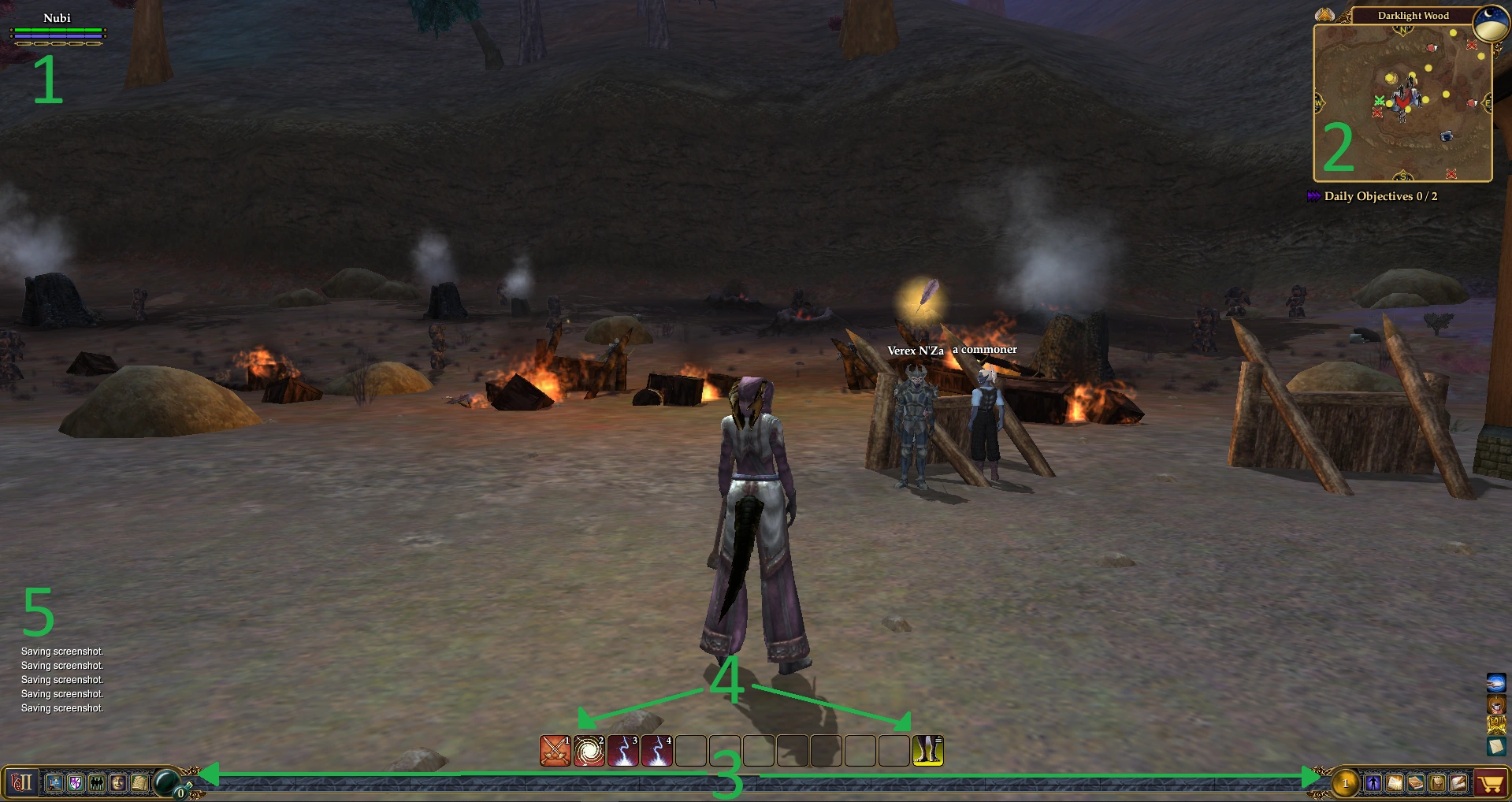Select the three-figures socials icon

pyautogui.click(x=96, y=783)
